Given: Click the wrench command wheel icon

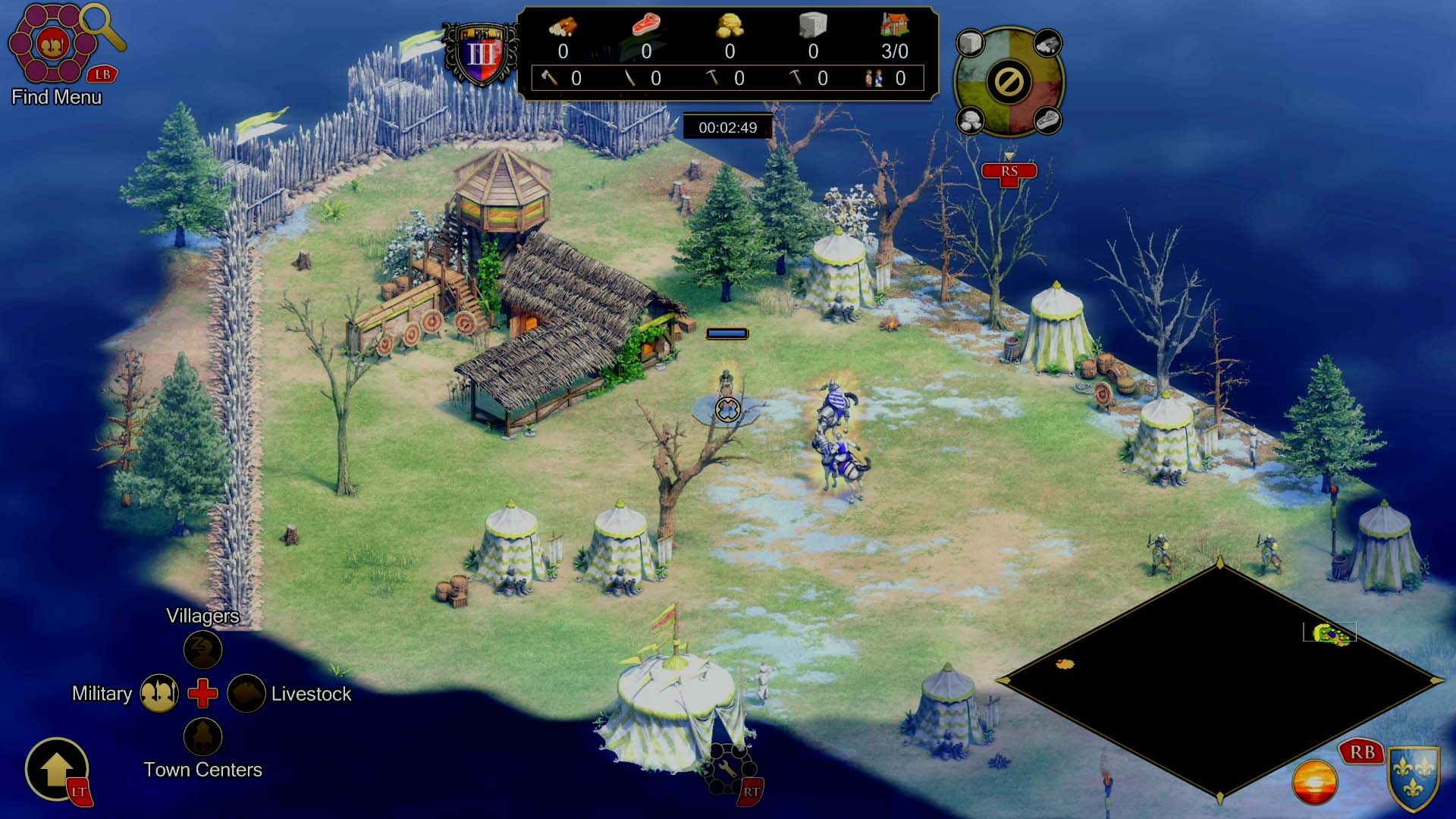Looking at the screenshot, I should click(727, 769).
